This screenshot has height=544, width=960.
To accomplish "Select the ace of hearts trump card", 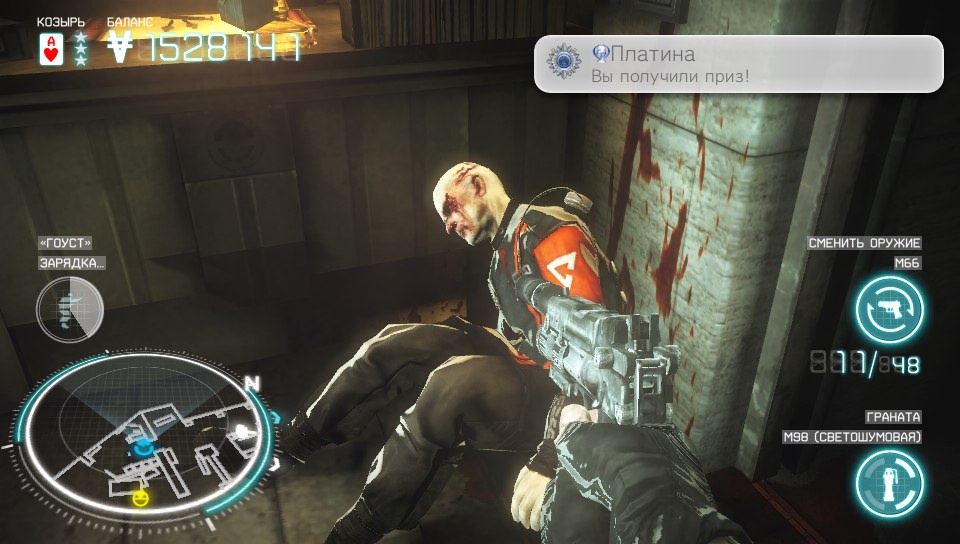I will (x=51, y=48).
